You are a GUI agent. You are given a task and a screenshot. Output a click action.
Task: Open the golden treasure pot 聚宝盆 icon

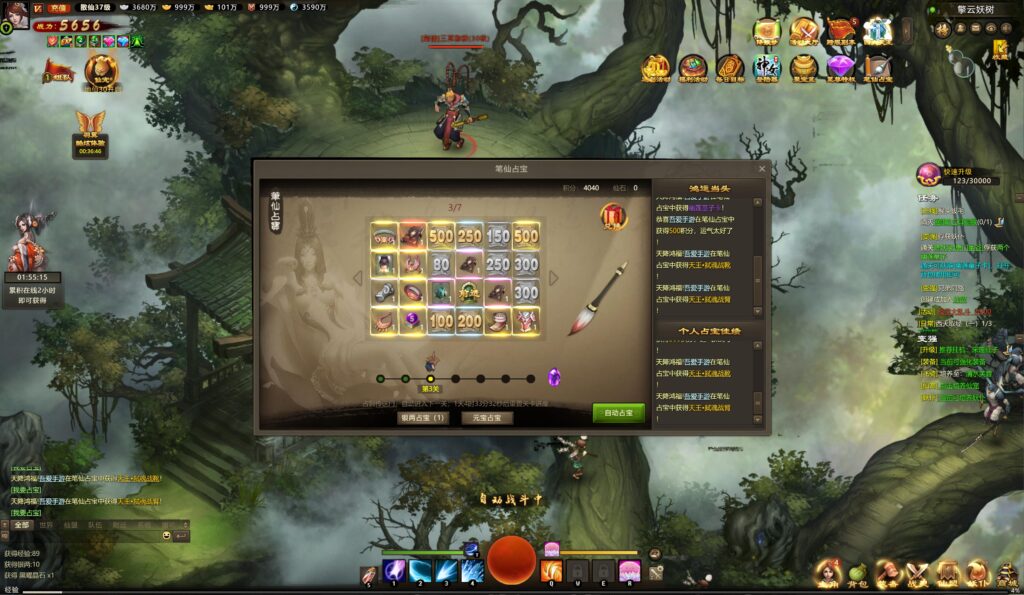[803, 68]
